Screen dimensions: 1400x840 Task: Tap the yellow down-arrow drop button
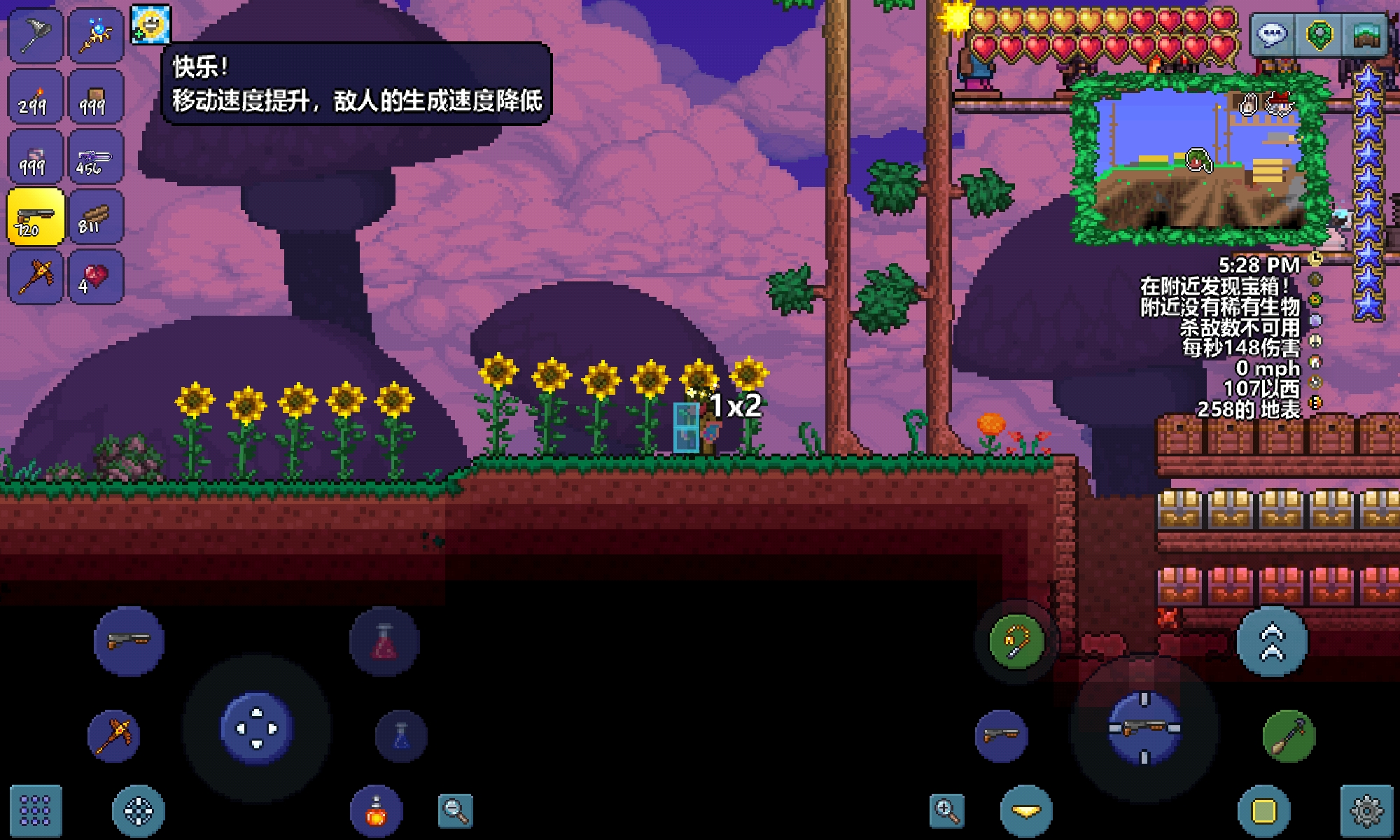click(x=1026, y=811)
